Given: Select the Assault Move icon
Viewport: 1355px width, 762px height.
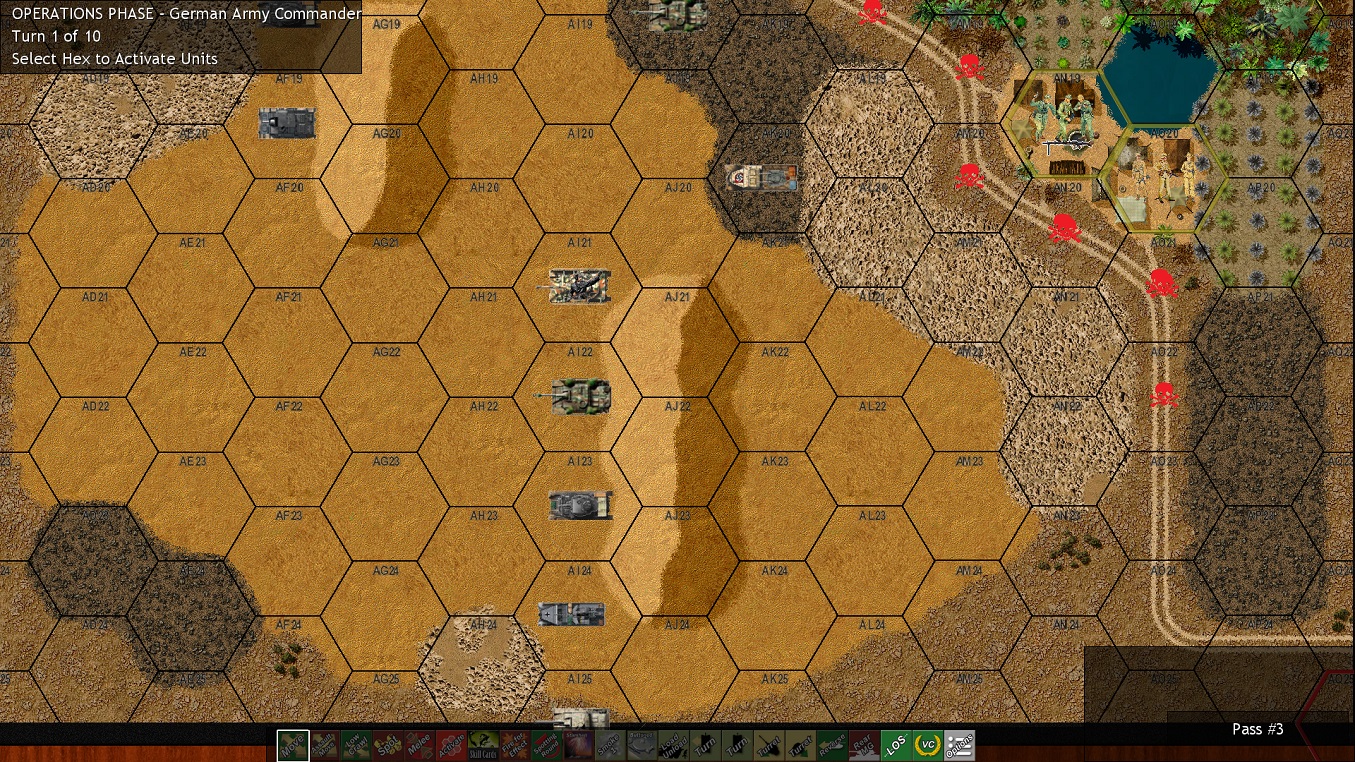Looking at the screenshot, I should pos(324,745).
